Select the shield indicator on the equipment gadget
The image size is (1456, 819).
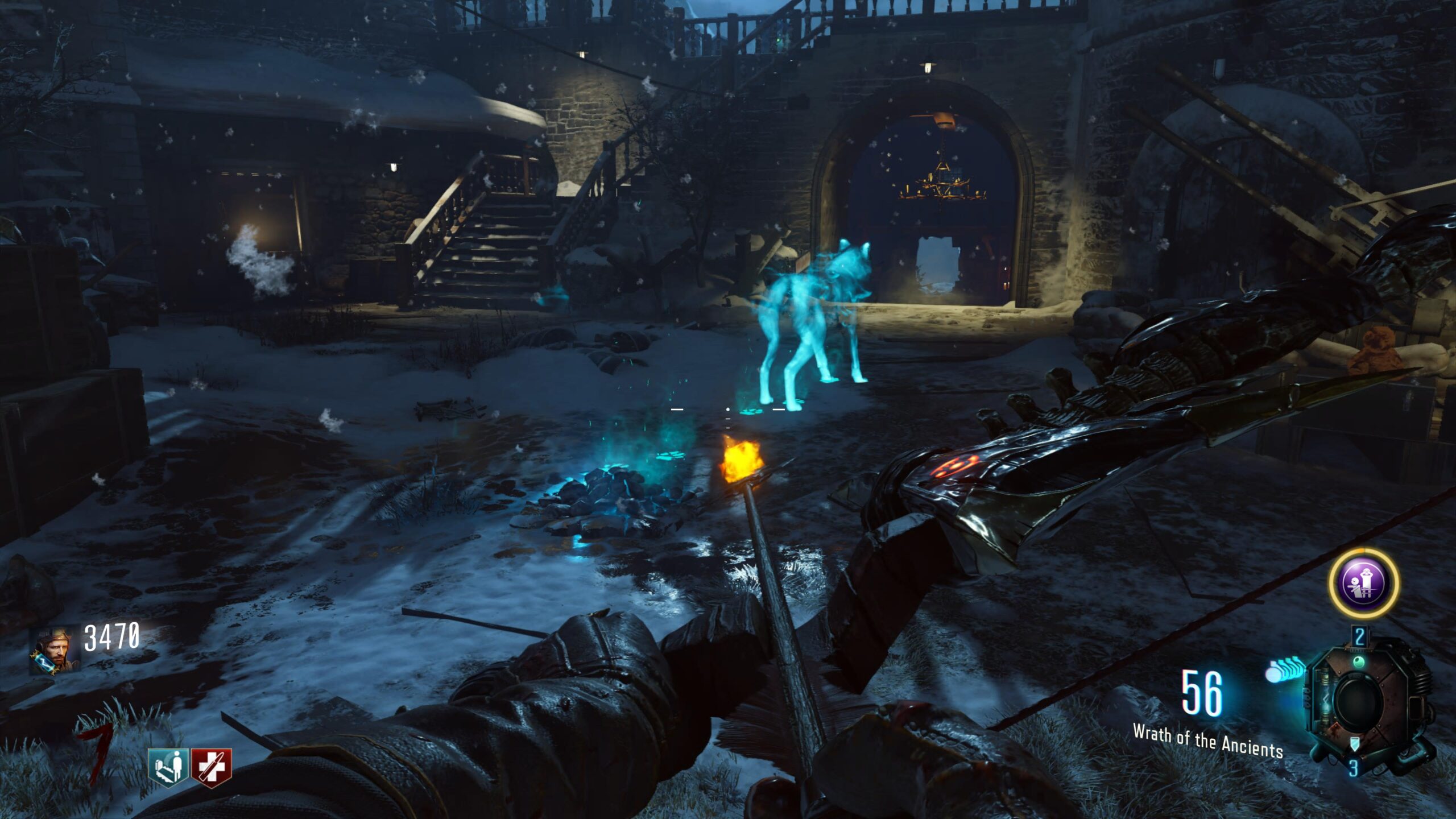(x=1355, y=743)
